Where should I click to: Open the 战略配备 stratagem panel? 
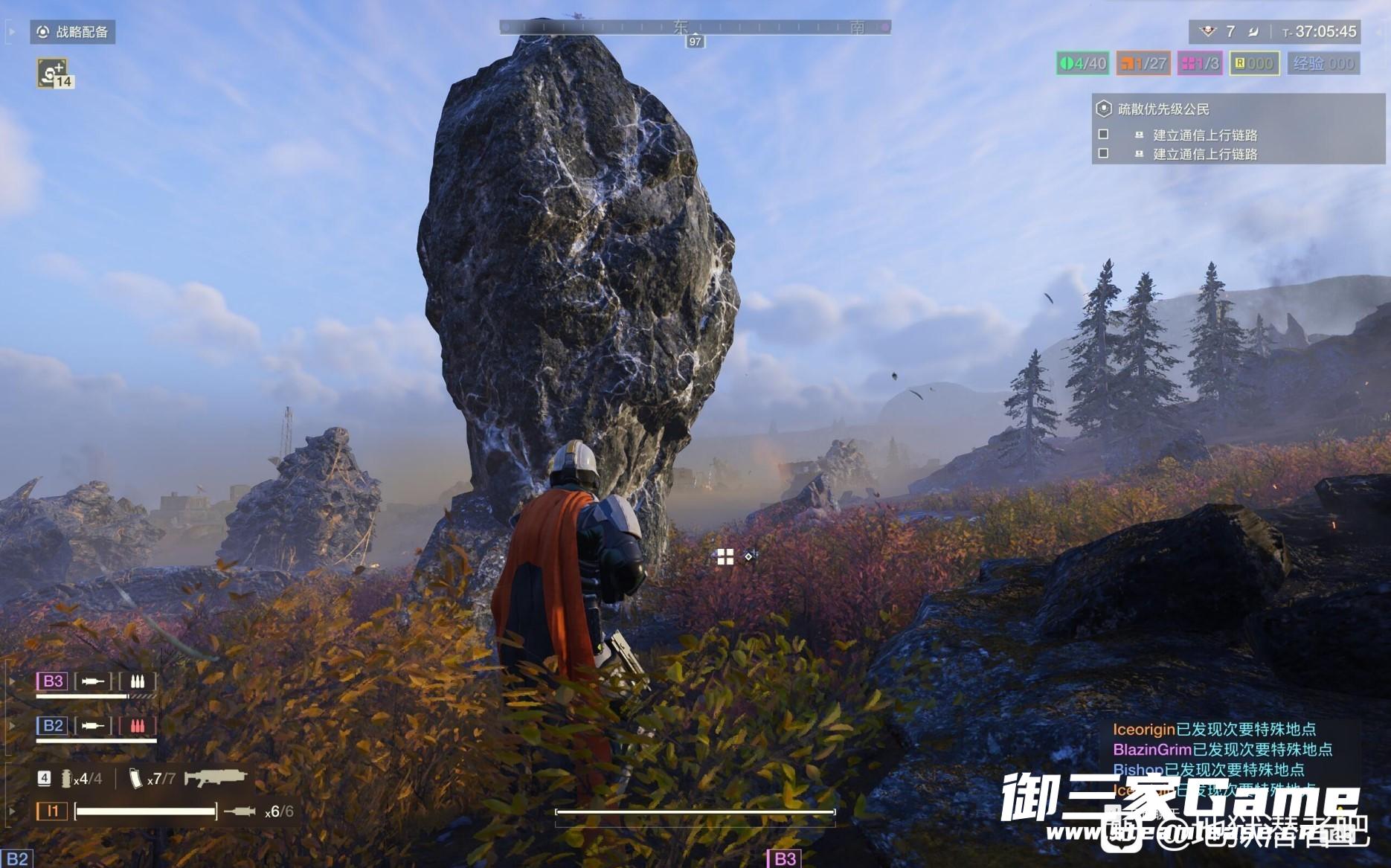pyautogui.click(x=73, y=32)
